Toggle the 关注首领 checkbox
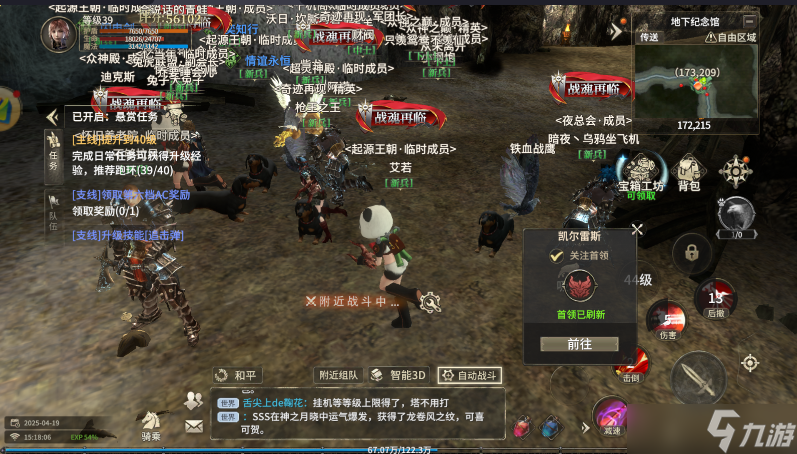 tap(557, 256)
